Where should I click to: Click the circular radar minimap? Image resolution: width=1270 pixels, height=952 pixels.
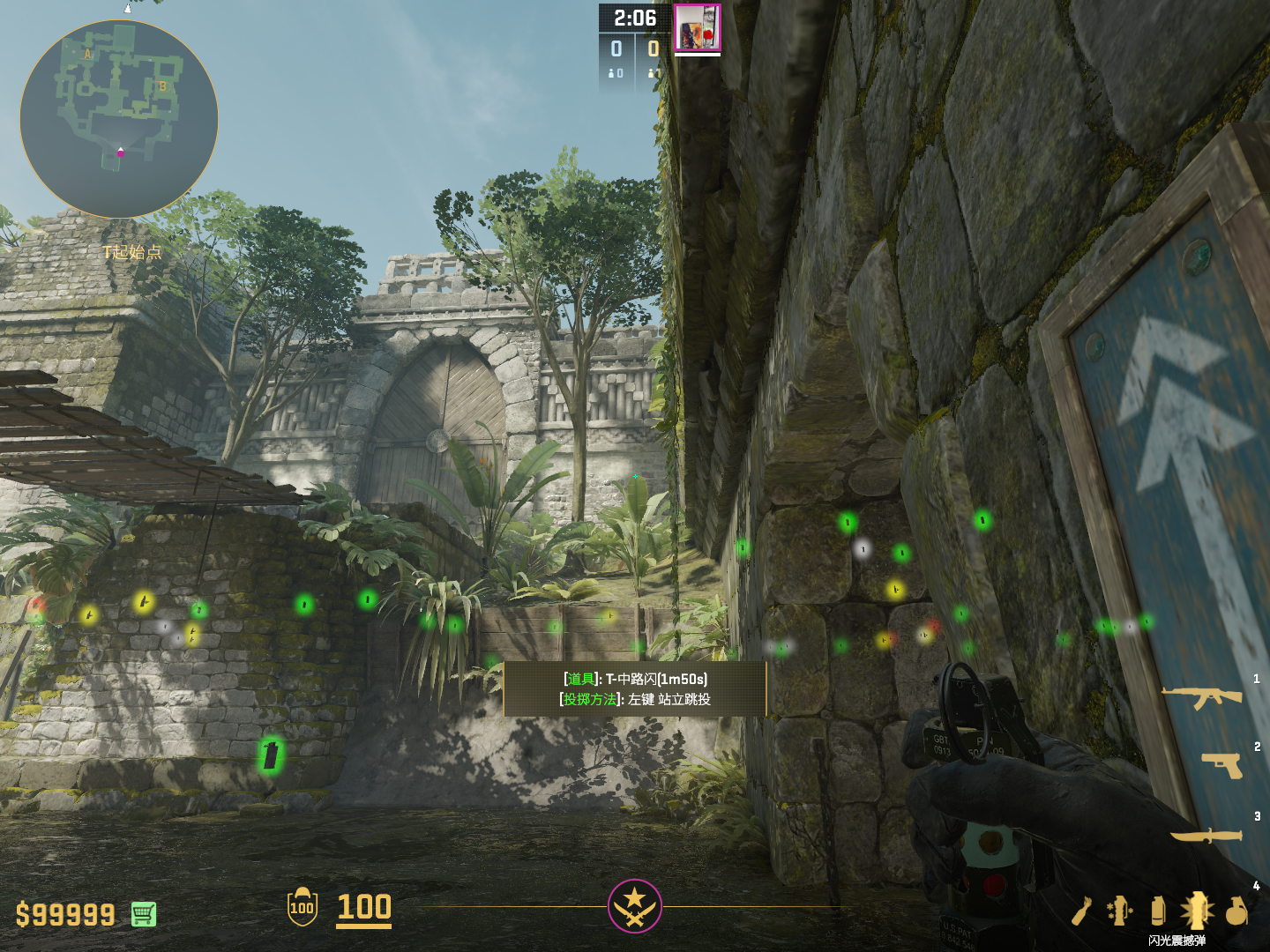119,119
